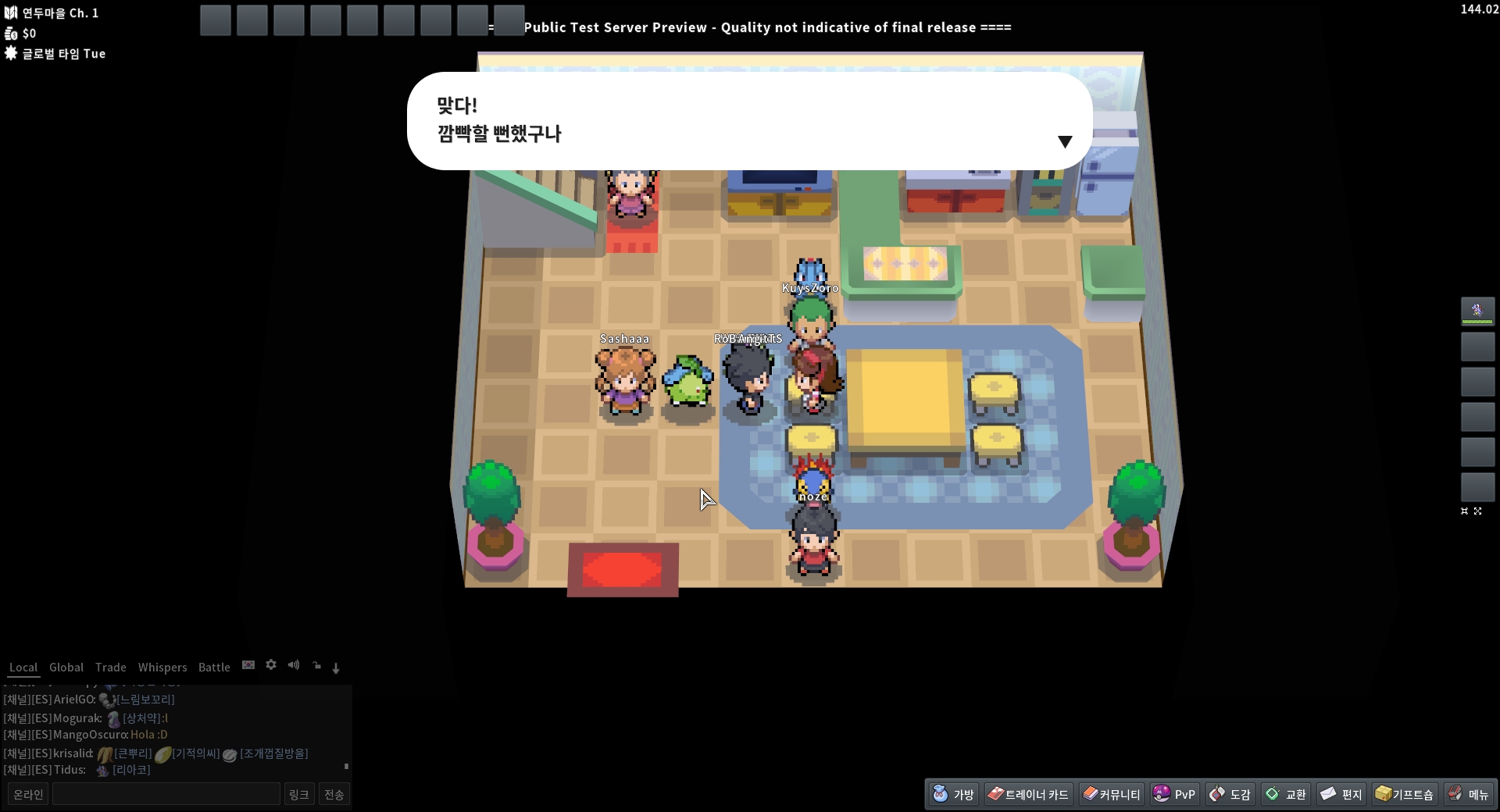
Task: Switch to the Trade chat tab
Action: 110,668
